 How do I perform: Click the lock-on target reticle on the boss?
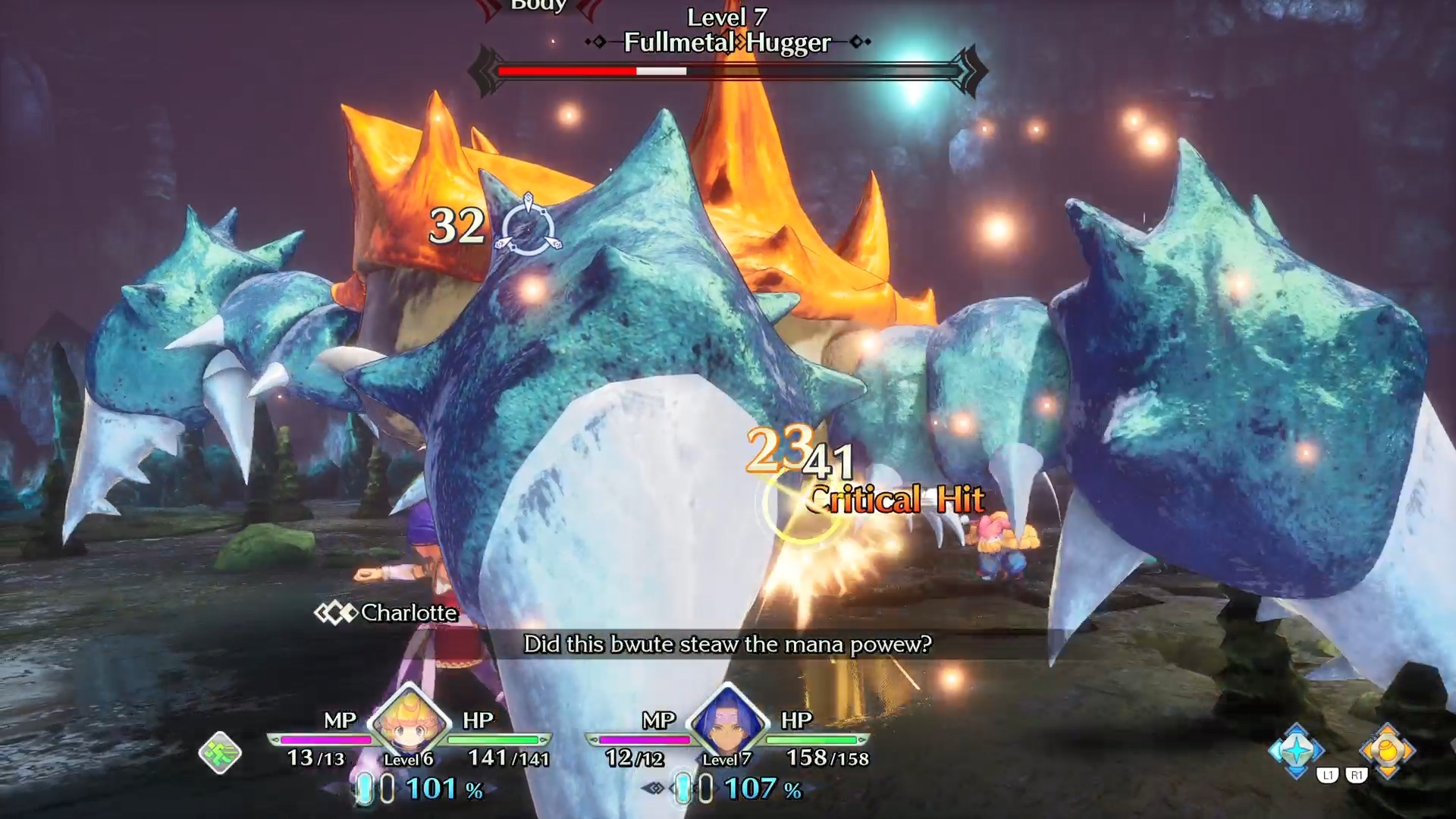528,227
